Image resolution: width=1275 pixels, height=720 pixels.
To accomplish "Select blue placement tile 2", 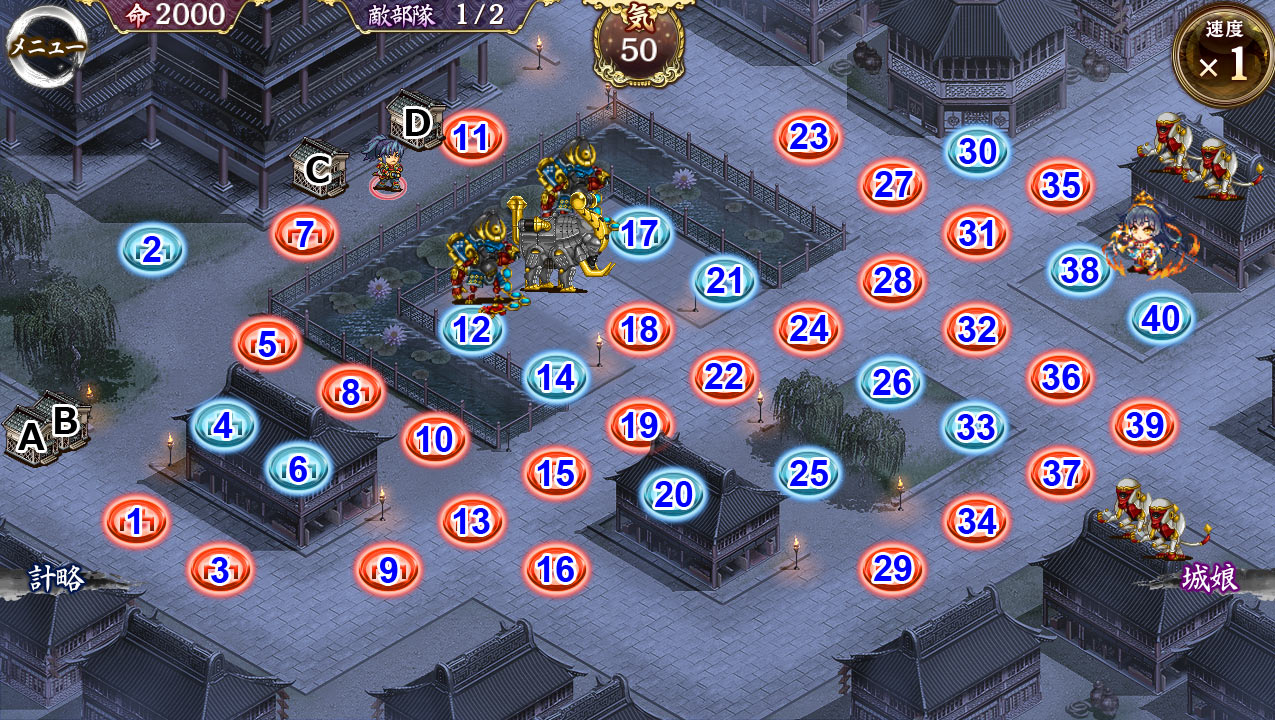I will tap(152, 250).
